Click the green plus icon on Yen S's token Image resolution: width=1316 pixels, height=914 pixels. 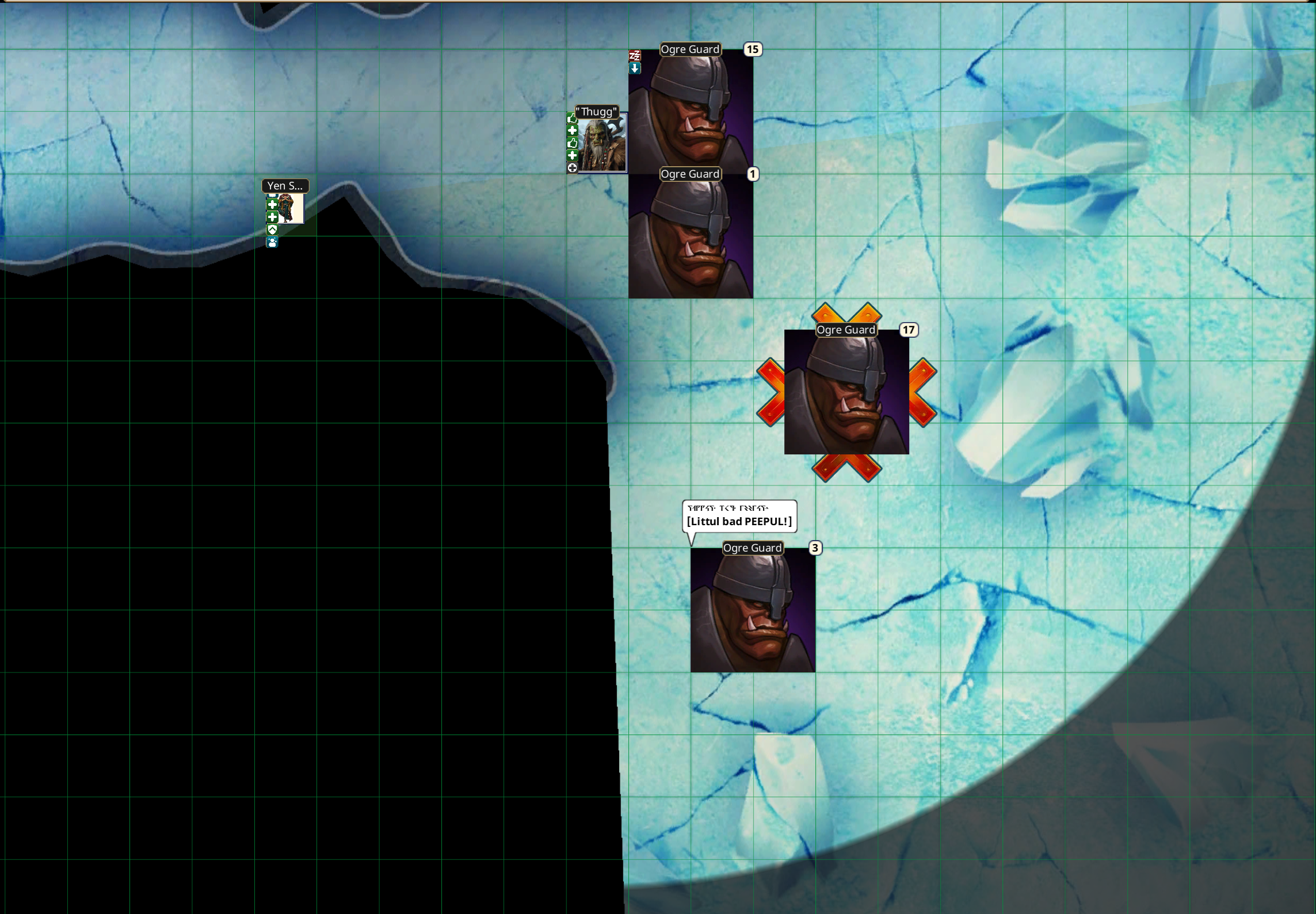point(272,204)
